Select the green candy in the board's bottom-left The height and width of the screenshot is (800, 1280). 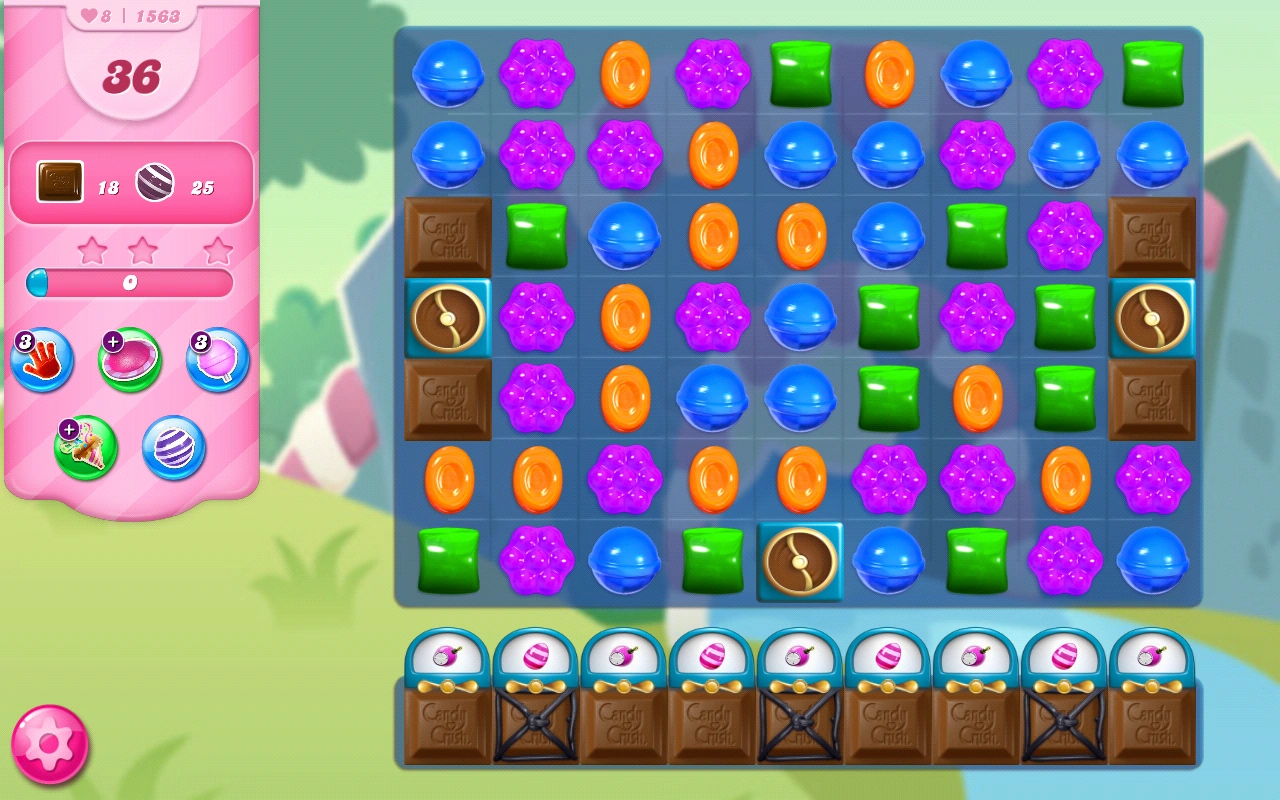(447, 561)
